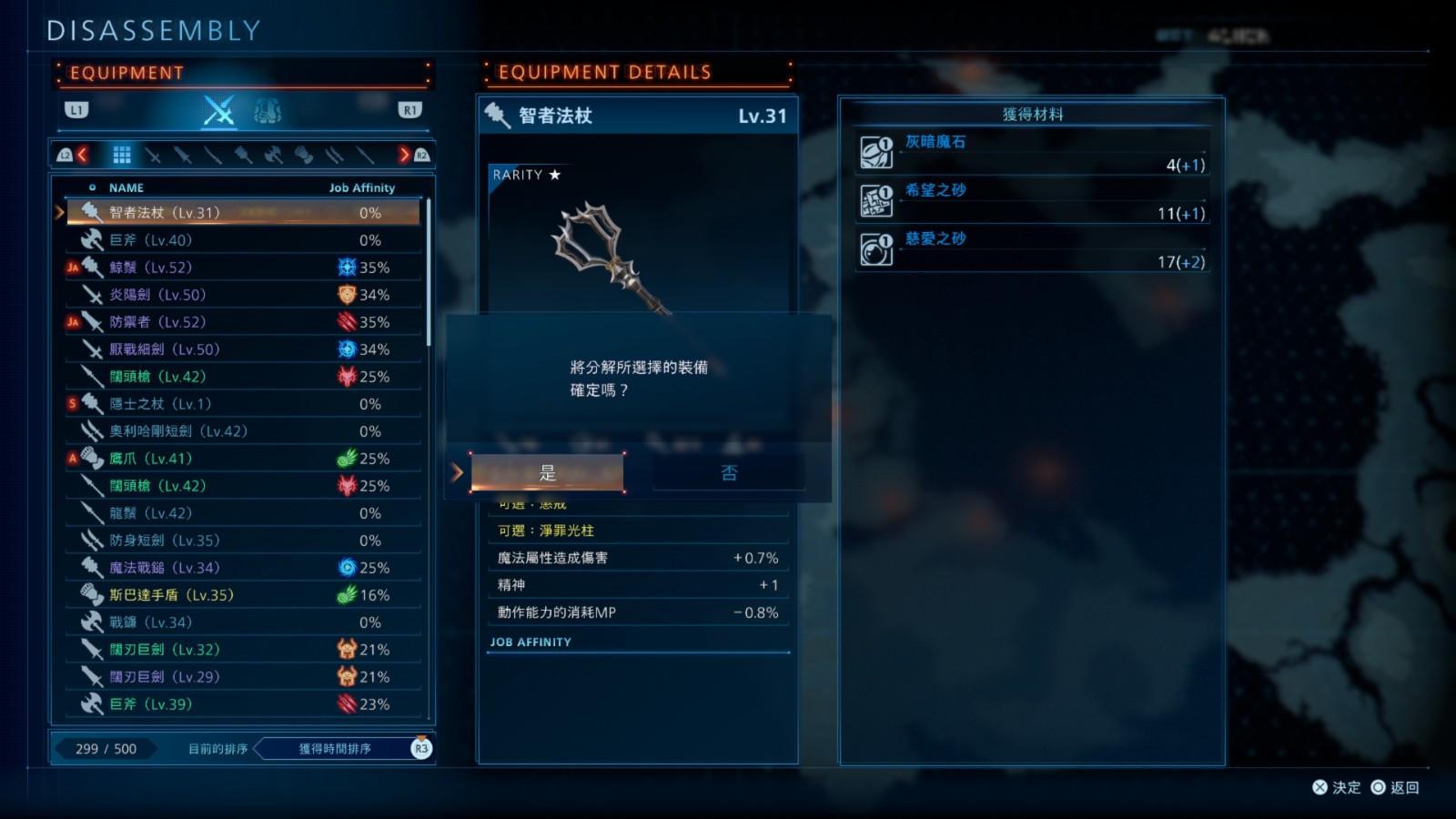The image size is (1456, 819).
Task: Choose 龍鬚 (Lv.42) entry
Action: coord(241,513)
